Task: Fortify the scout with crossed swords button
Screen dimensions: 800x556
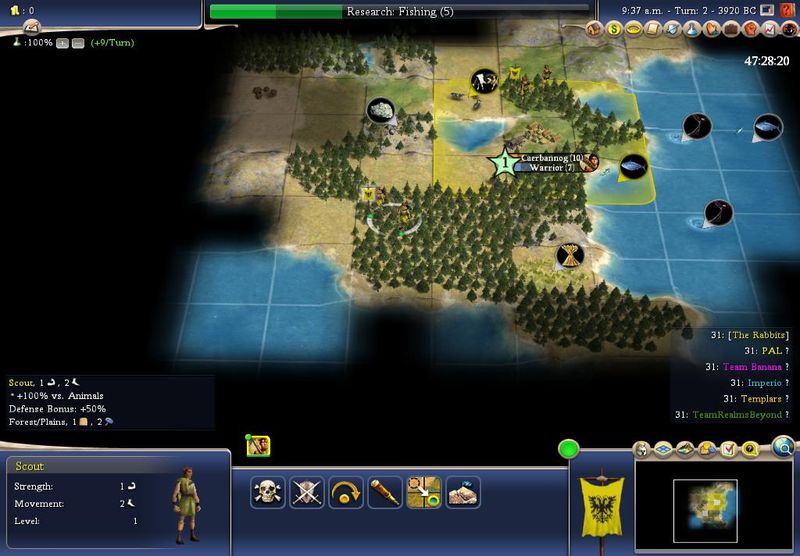Action: tap(306, 492)
